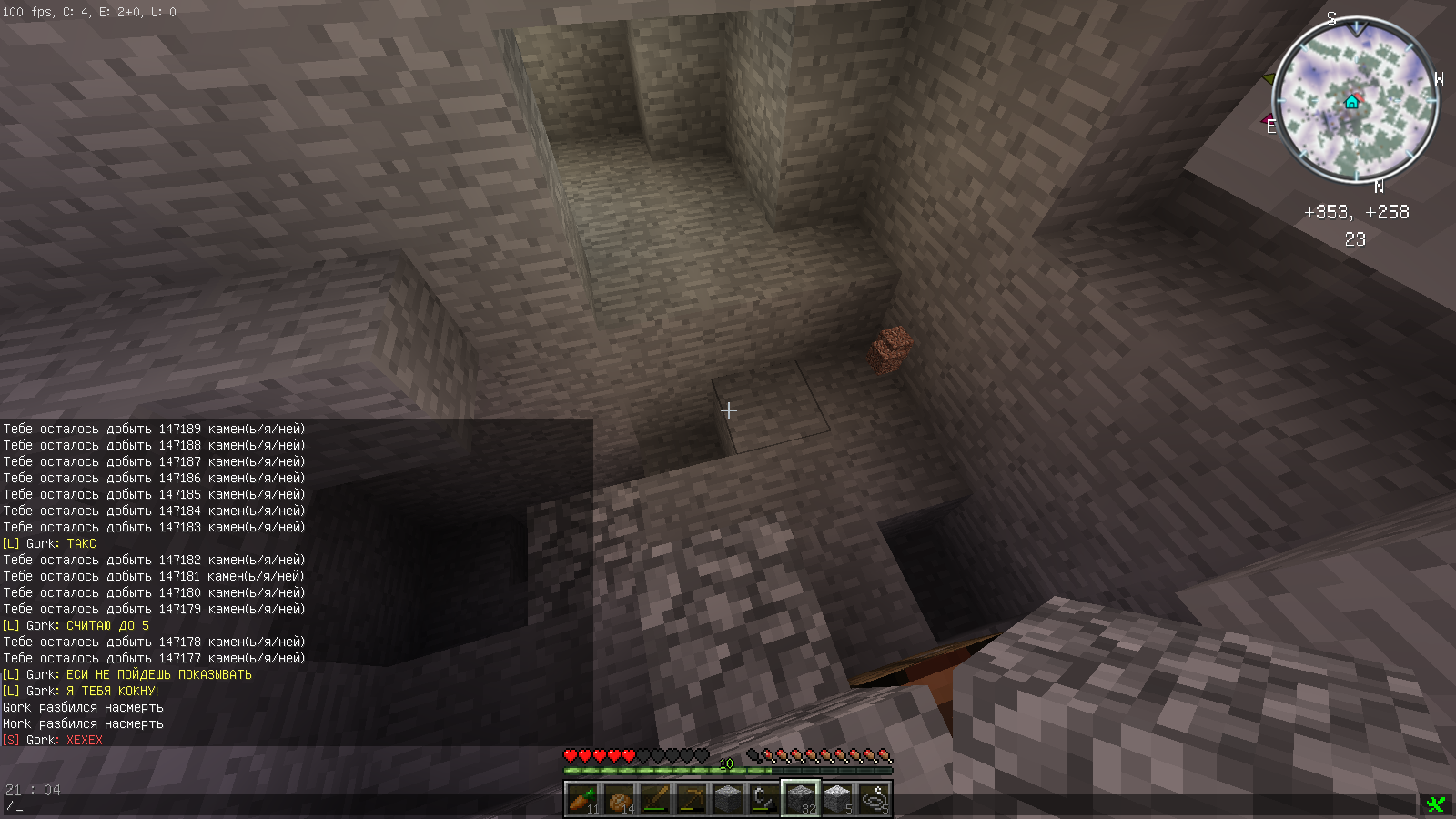Image resolution: width=1456 pixels, height=819 pixels.
Task: Equip the wooden pickaxe from the hotbar
Action: coord(692,799)
